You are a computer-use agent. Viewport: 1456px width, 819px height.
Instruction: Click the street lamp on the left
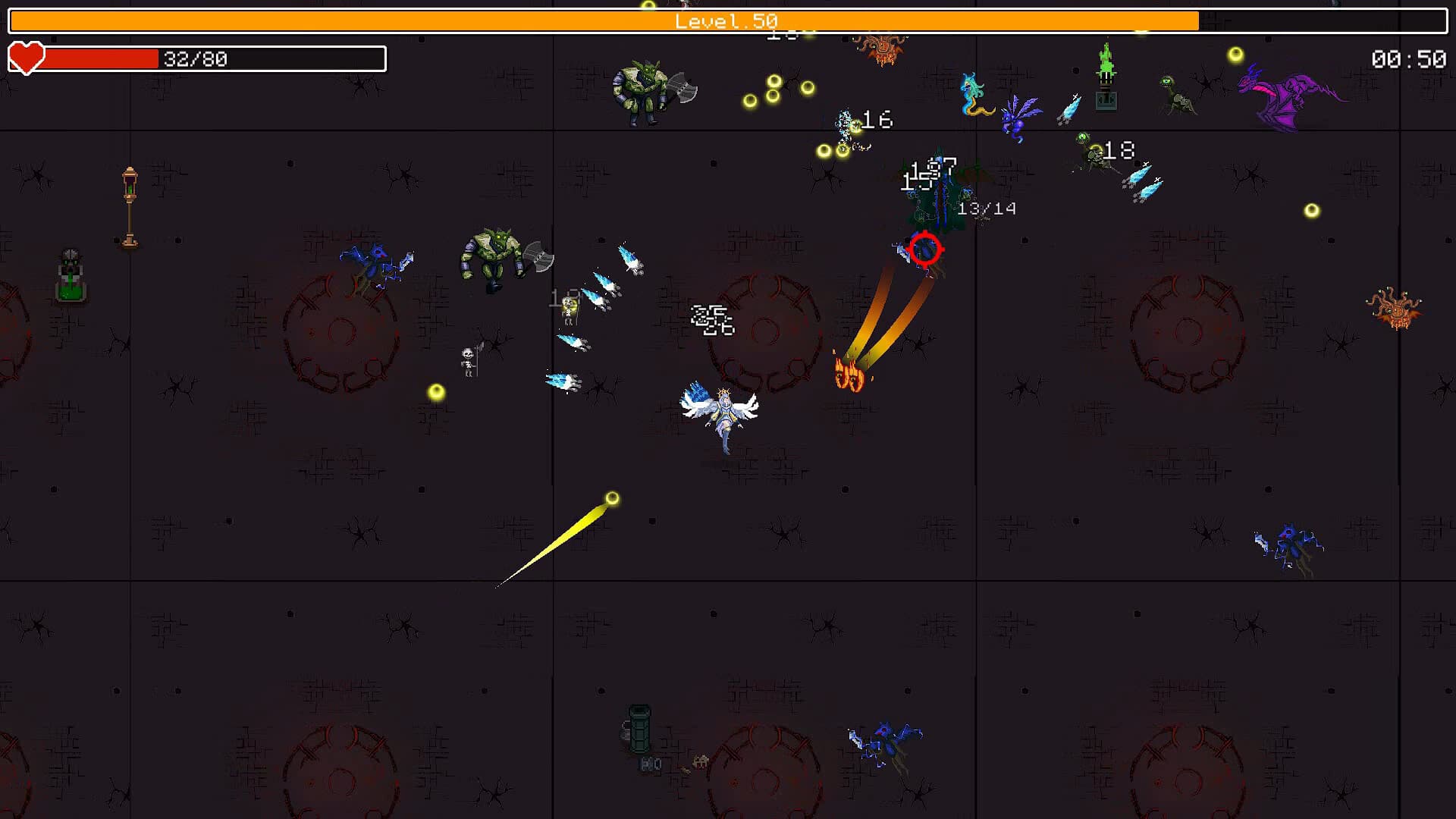(130, 205)
